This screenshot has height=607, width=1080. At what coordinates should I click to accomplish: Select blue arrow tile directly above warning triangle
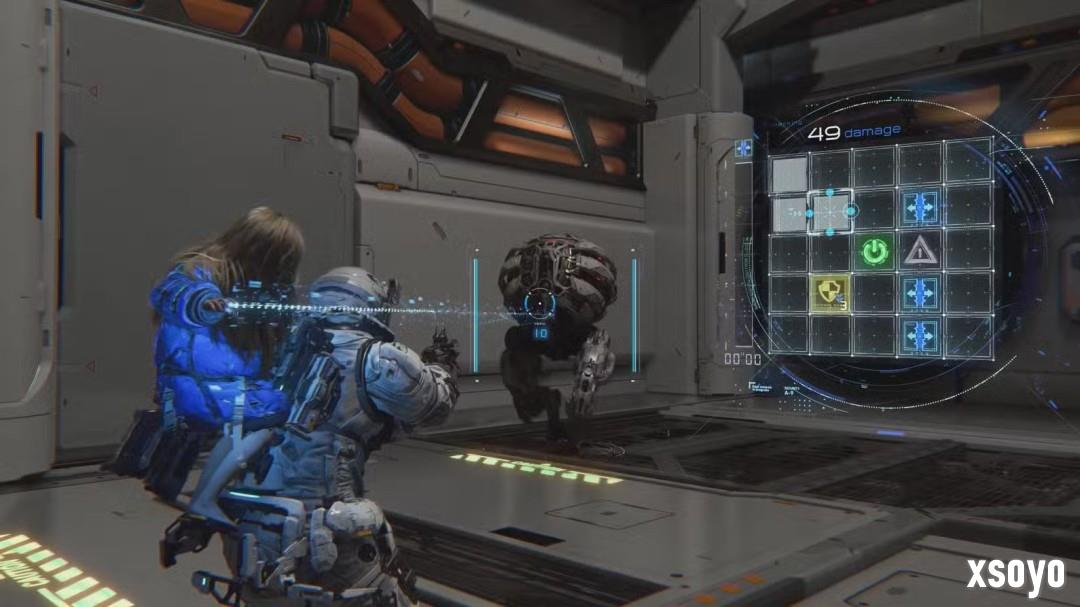pos(919,208)
